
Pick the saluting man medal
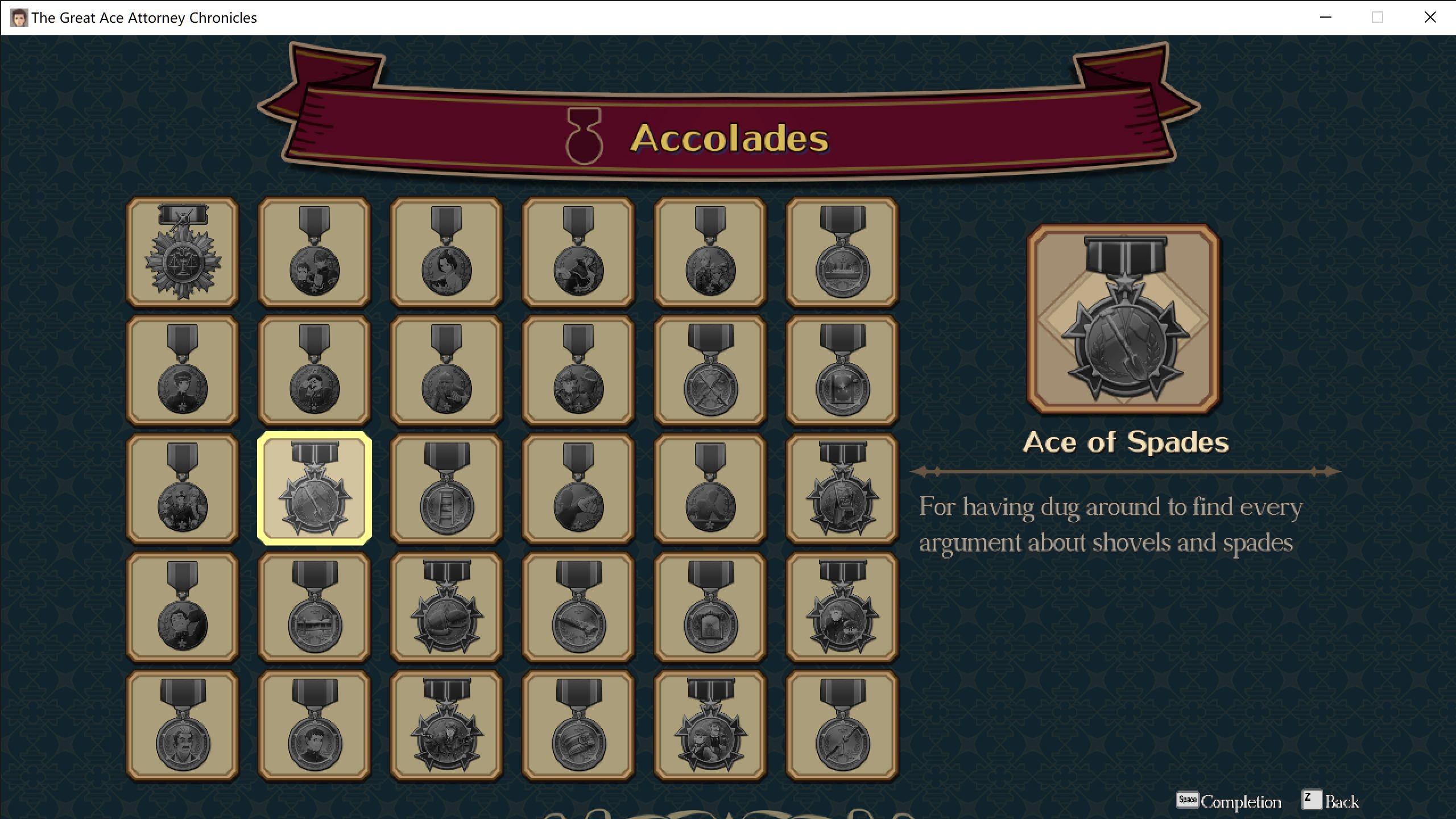315,371
